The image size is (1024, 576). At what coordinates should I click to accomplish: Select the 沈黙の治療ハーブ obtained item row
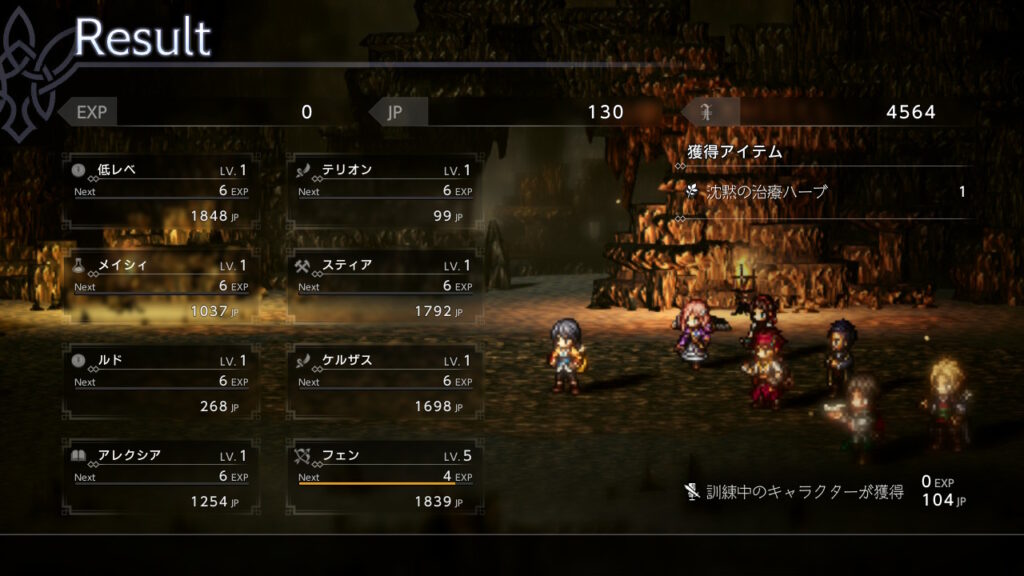click(x=825, y=192)
